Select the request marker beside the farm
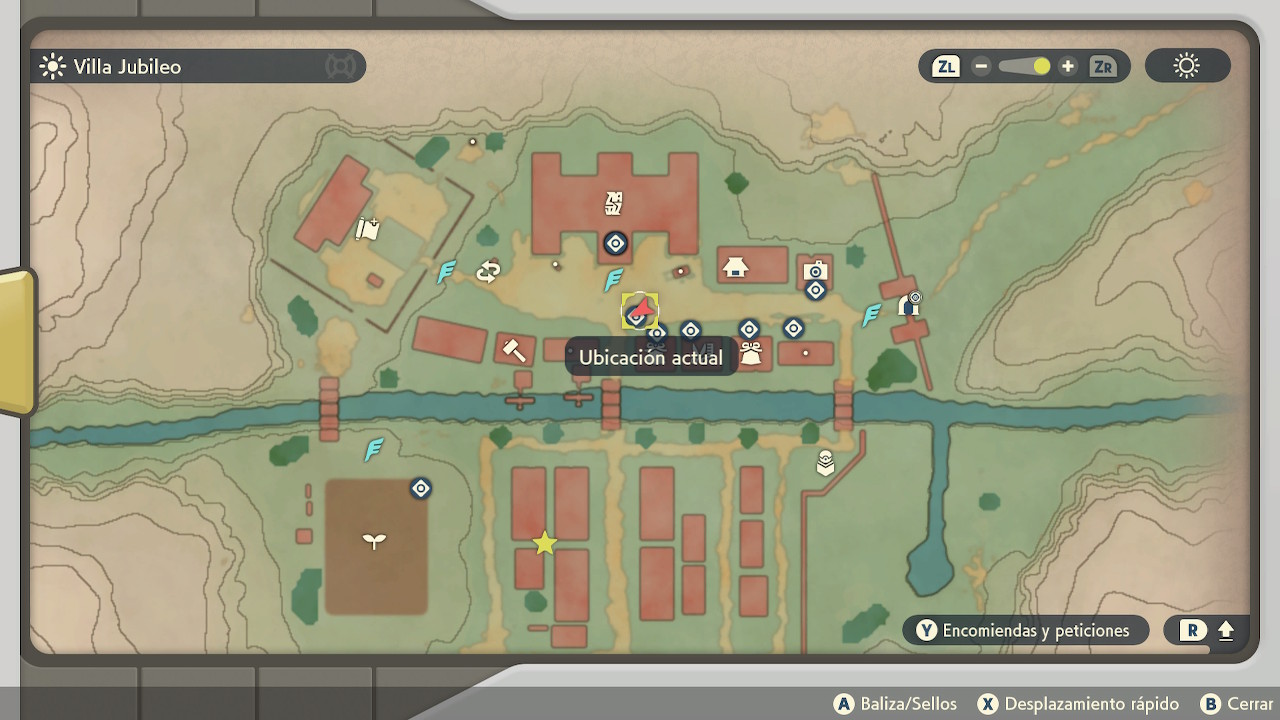The image size is (1280, 720). click(421, 488)
